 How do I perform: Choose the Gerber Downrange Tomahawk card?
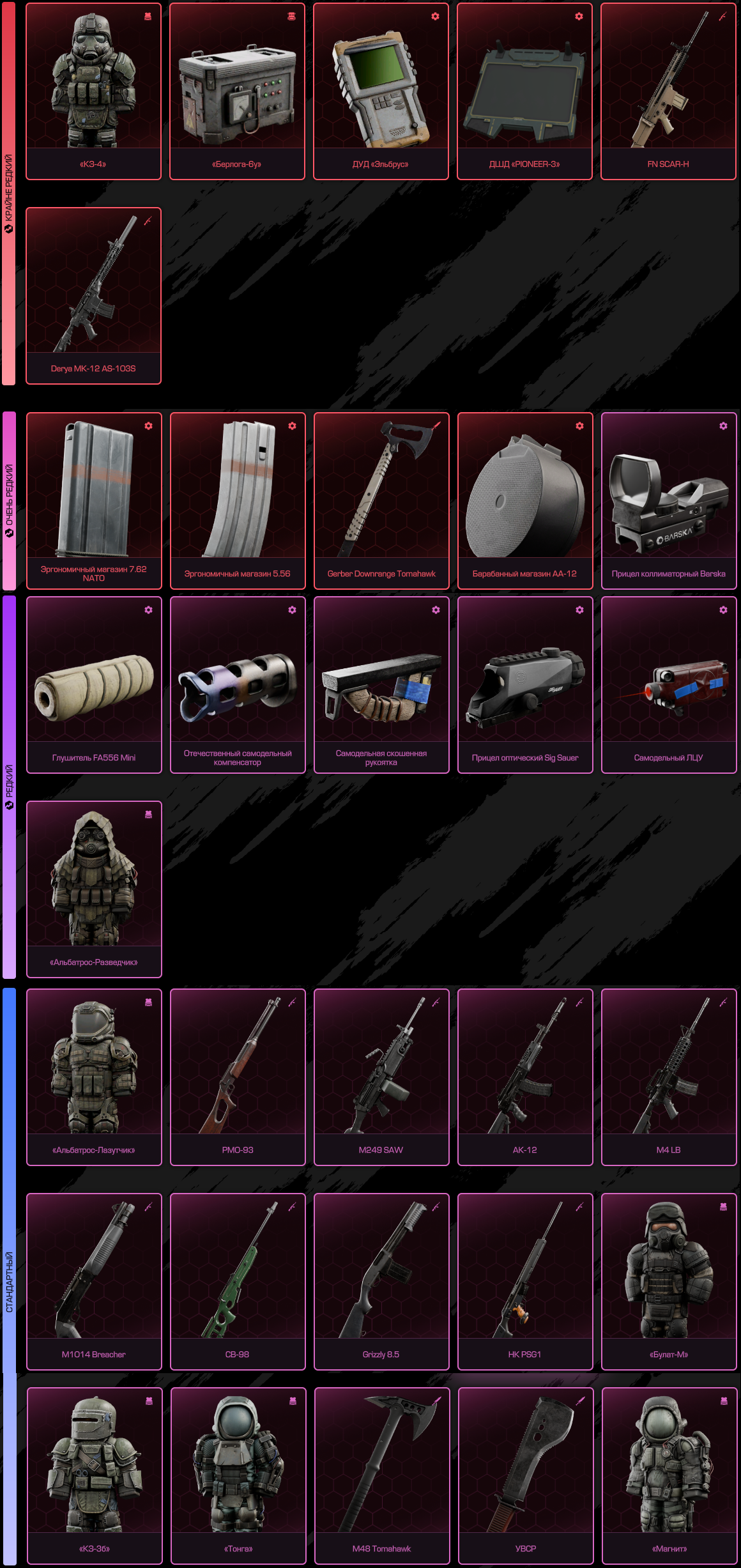(381, 500)
